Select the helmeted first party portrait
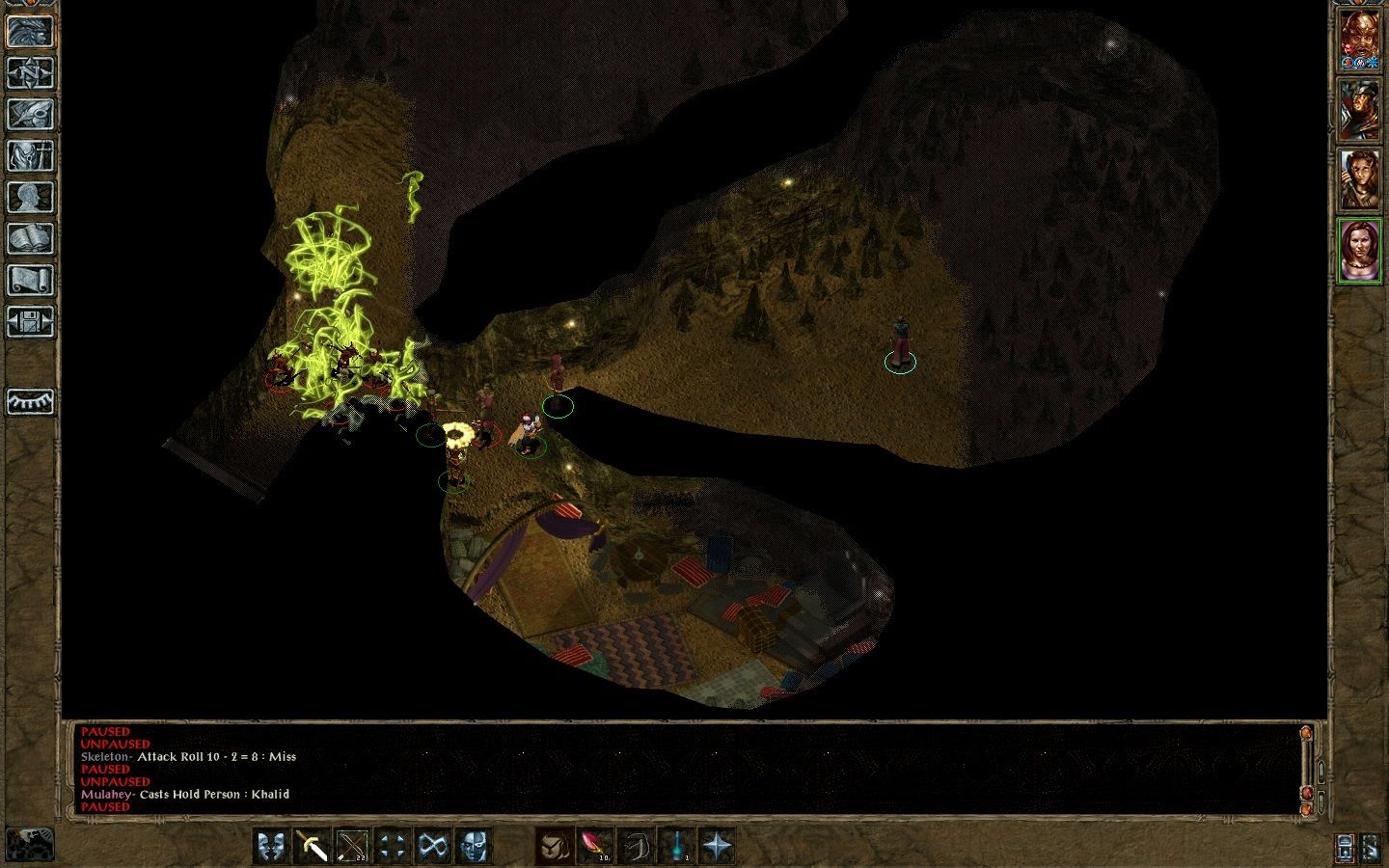Image resolution: width=1389 pixels, height=868 pixels. coord(1359,40)
